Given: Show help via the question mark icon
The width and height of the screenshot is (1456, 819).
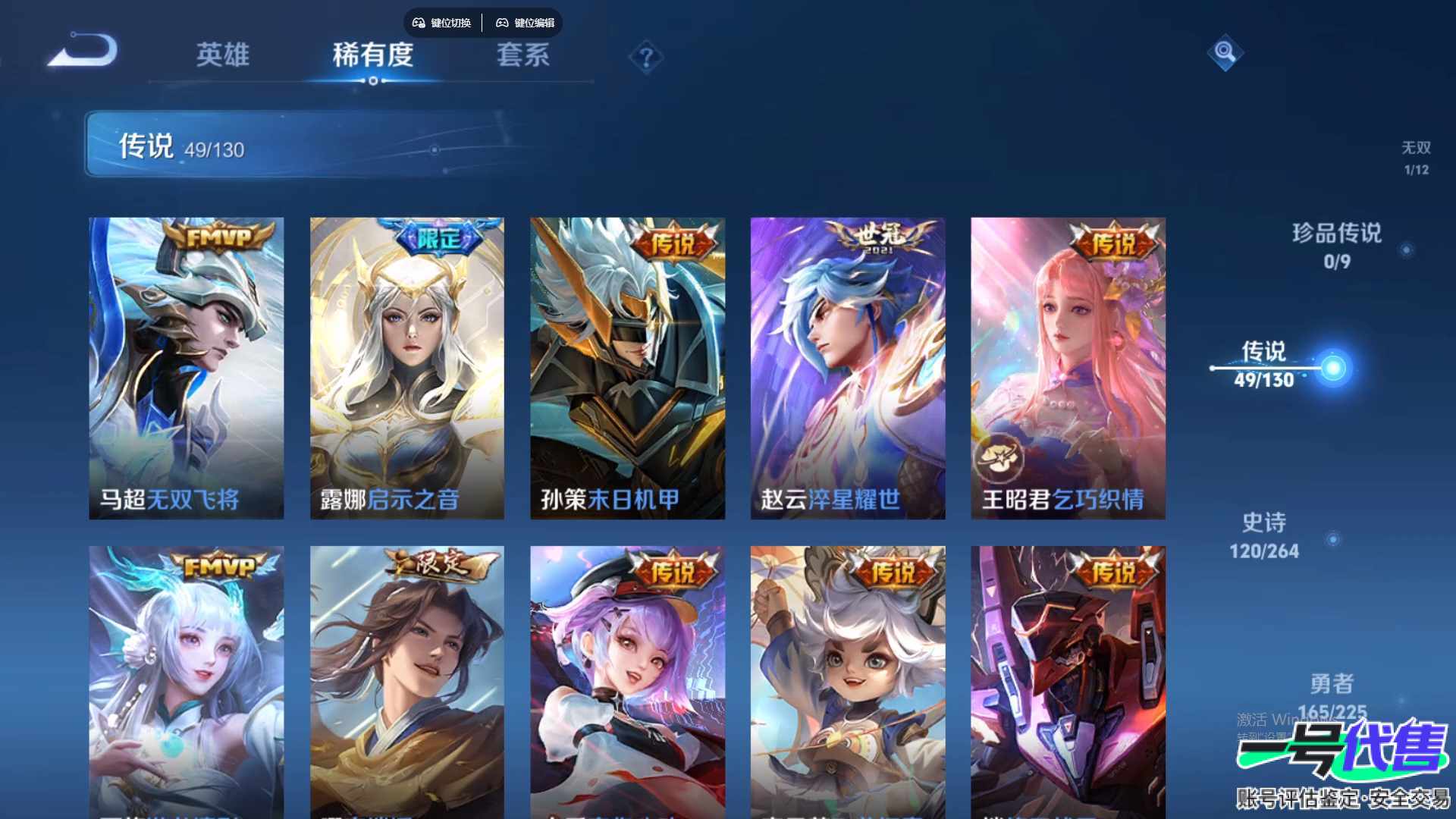Looking at the screenshot, I should coord(646,58).
